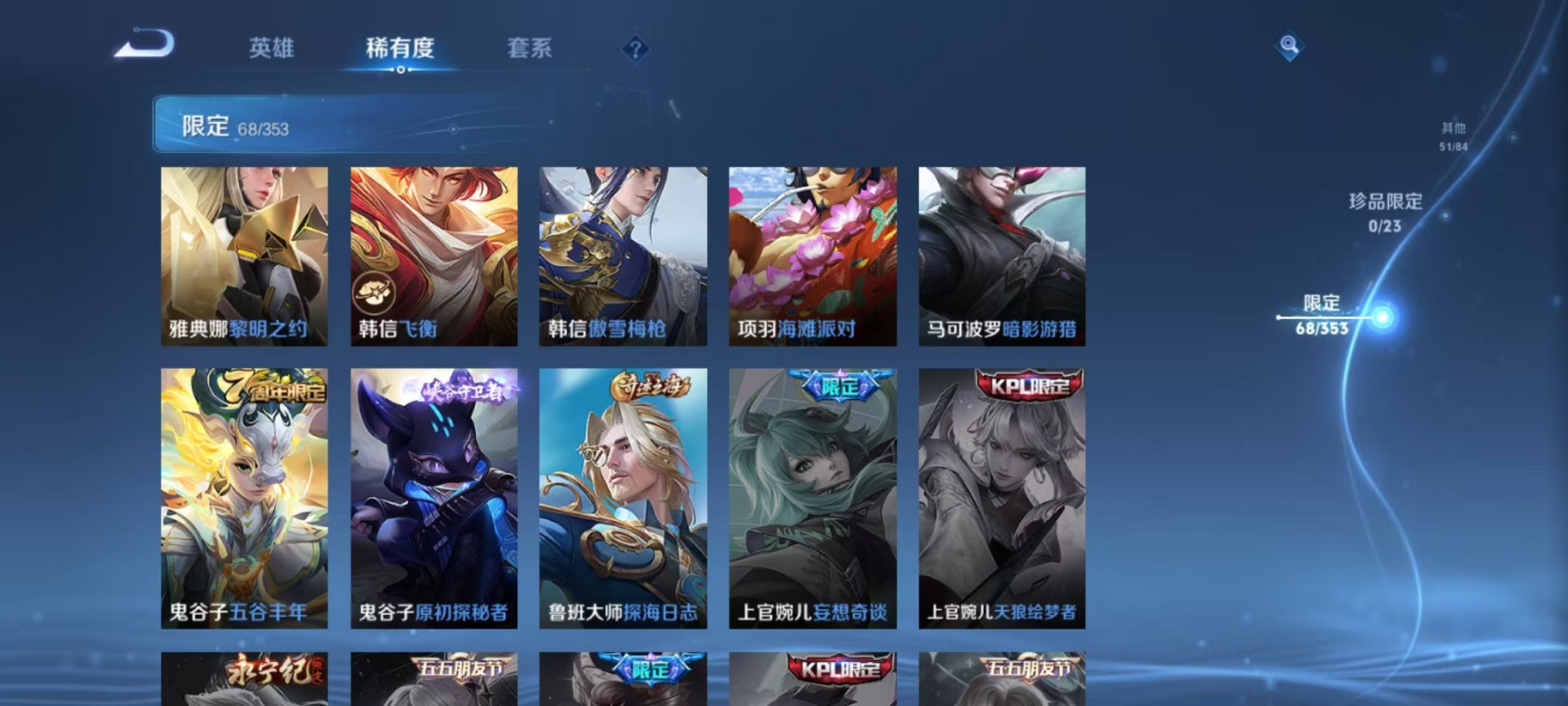
Task: Open the 马可波罗暗影游猎 skin thumbnail
Action: pos(1001,254)
